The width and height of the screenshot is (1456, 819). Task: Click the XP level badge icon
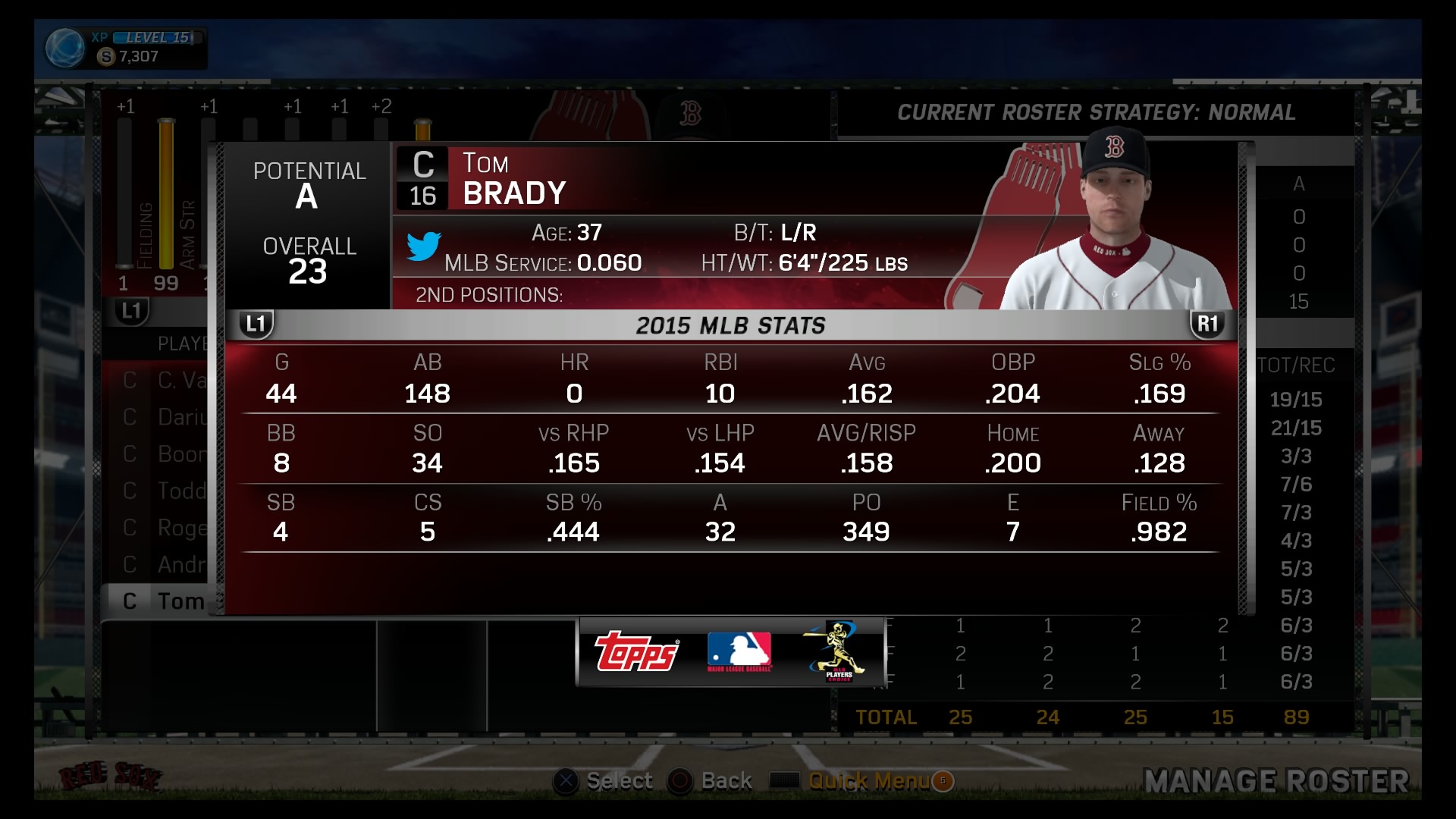pos(65,48)
